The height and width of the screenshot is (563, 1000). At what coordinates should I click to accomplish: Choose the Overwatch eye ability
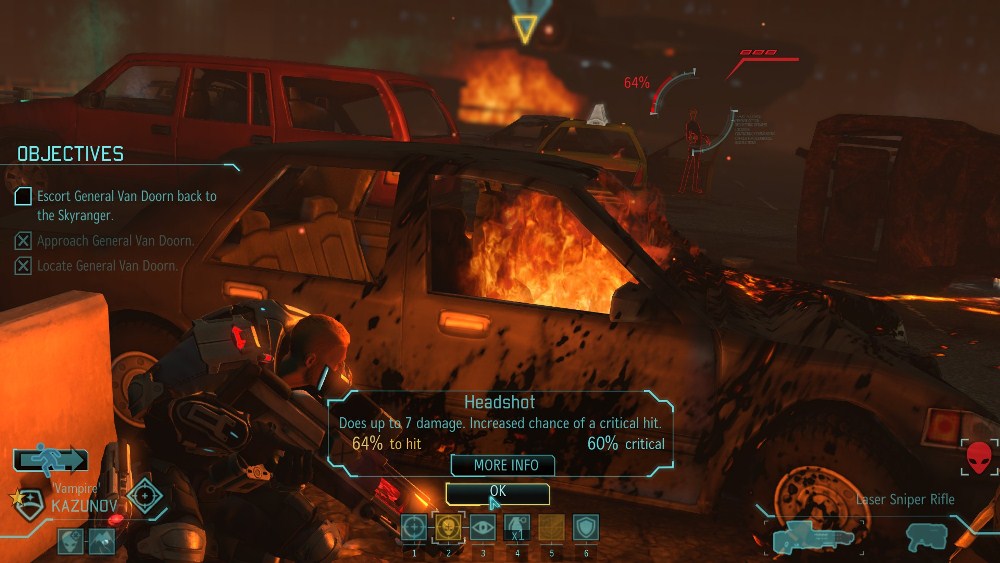tap(482, 527)
